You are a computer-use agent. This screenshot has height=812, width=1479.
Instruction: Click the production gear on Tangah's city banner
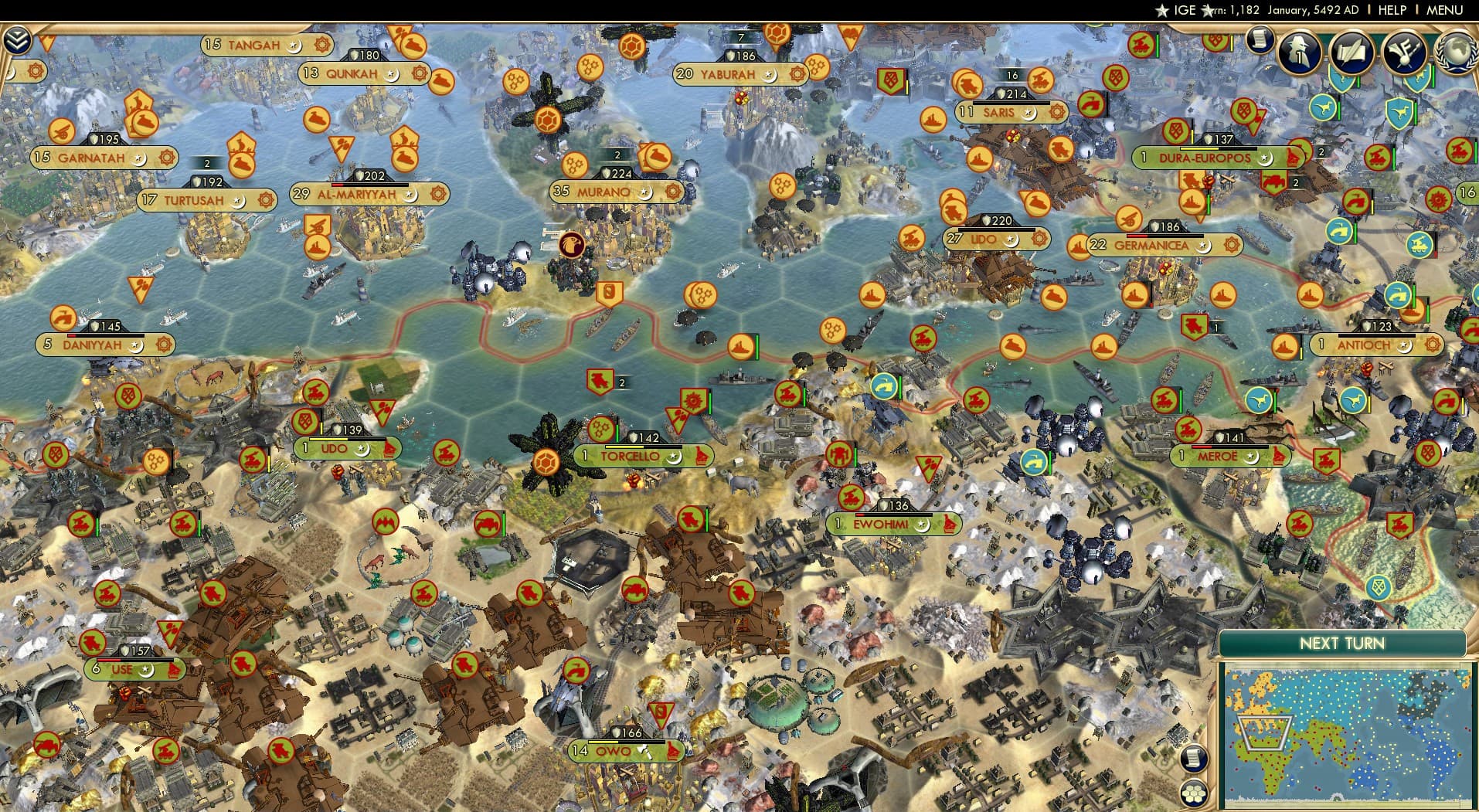tap(321, 46)
